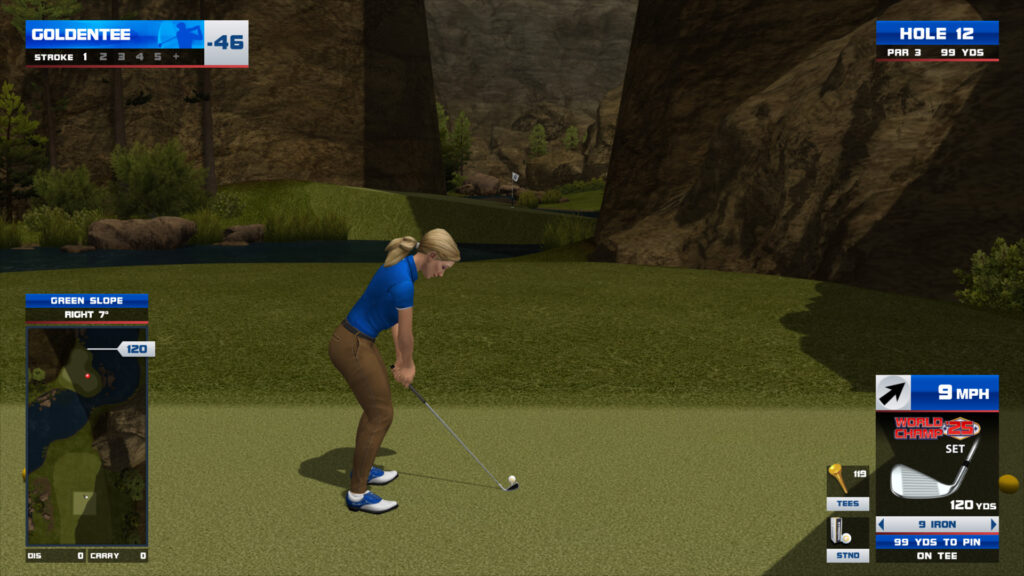The image size is (1024, 576).
Task: Select the next club with the right arrow
Action: pyautogui.click(x=993, y=524)
